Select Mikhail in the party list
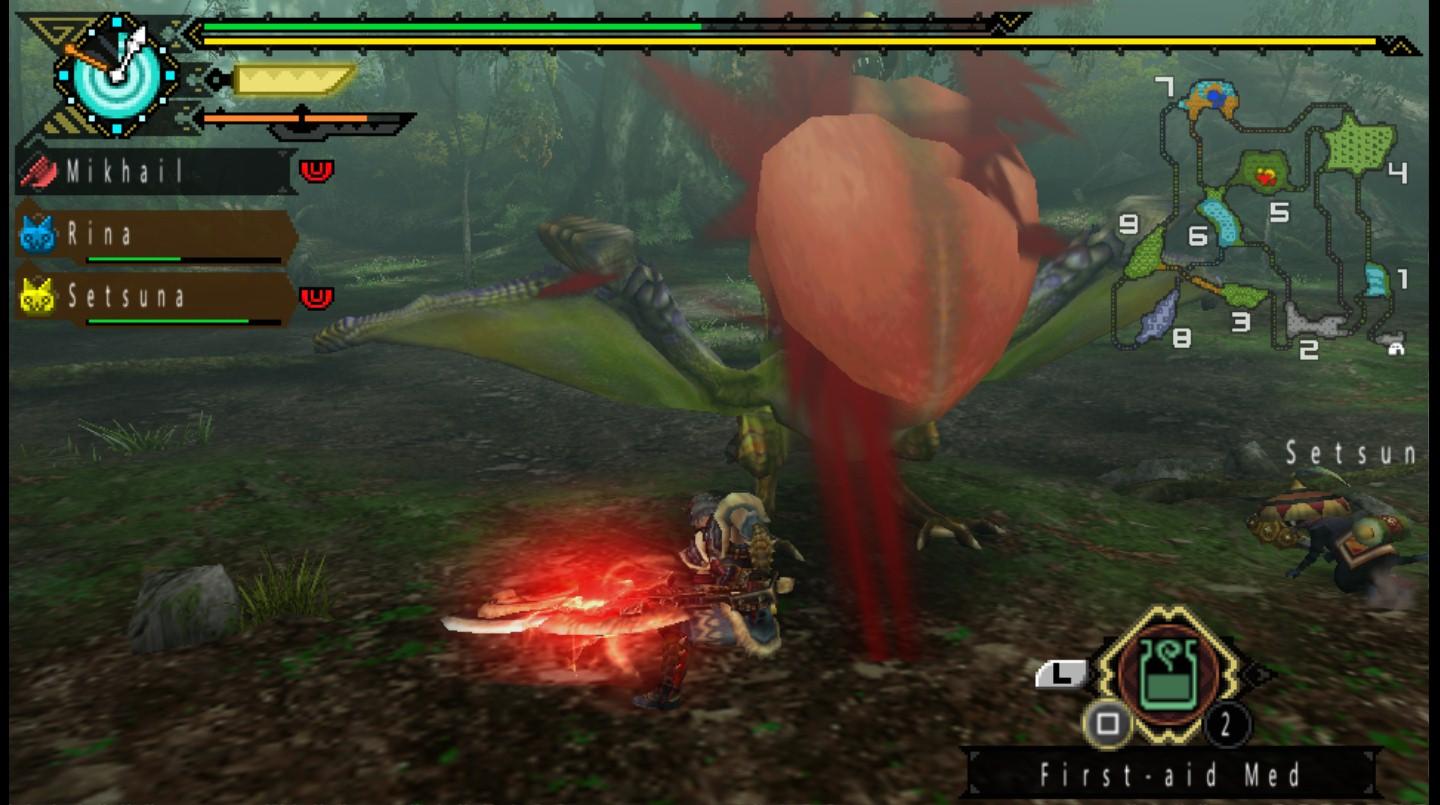The height and width of the screenshot is (805, 1440). 155,172
